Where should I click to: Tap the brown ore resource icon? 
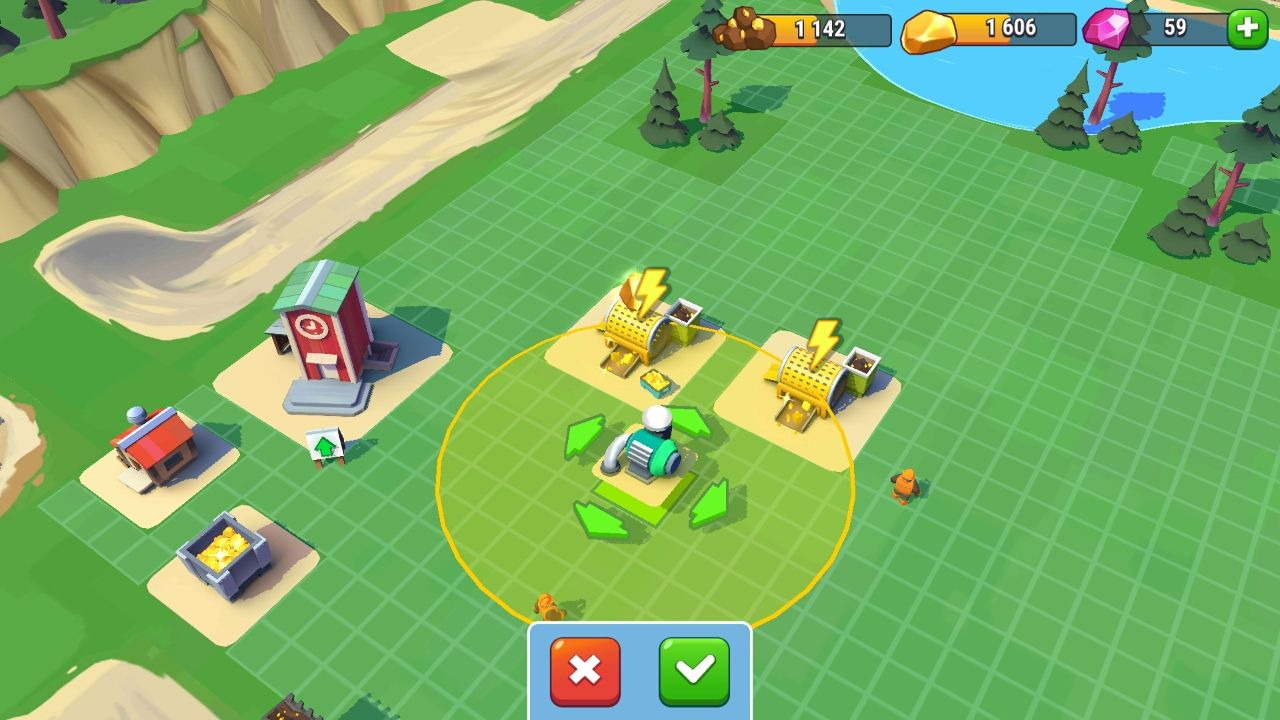click(x=741, y=26)
